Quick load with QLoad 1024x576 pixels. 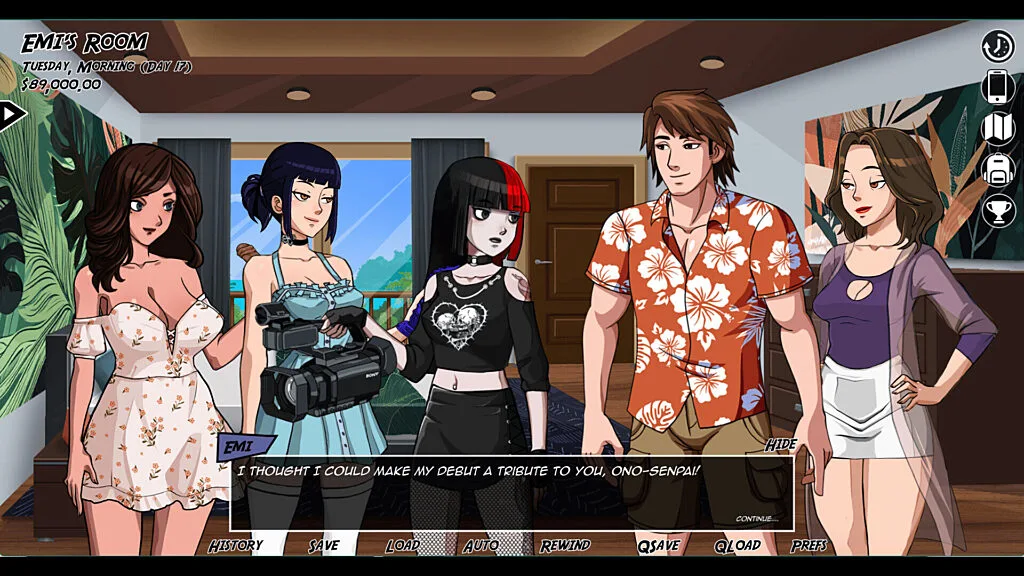coord(737,545)
